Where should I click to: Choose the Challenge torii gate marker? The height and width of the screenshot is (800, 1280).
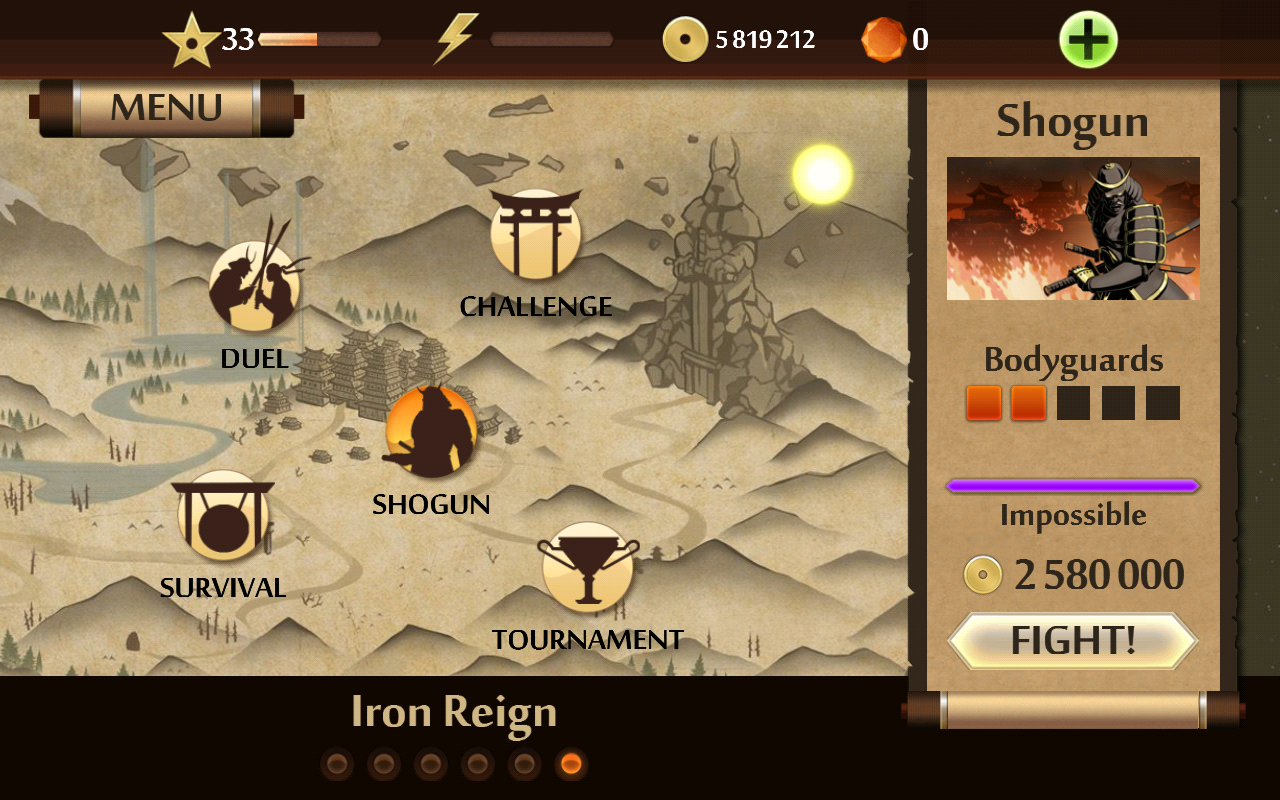pos(536,235)
